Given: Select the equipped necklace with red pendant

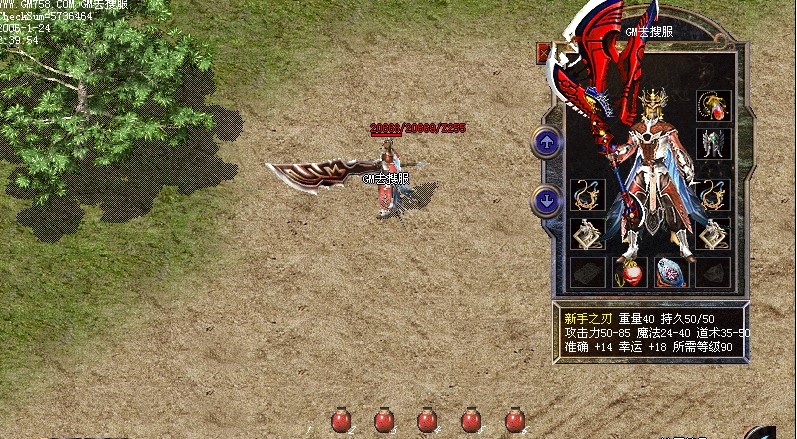Looking at the screenshot, I should (713, 105).
